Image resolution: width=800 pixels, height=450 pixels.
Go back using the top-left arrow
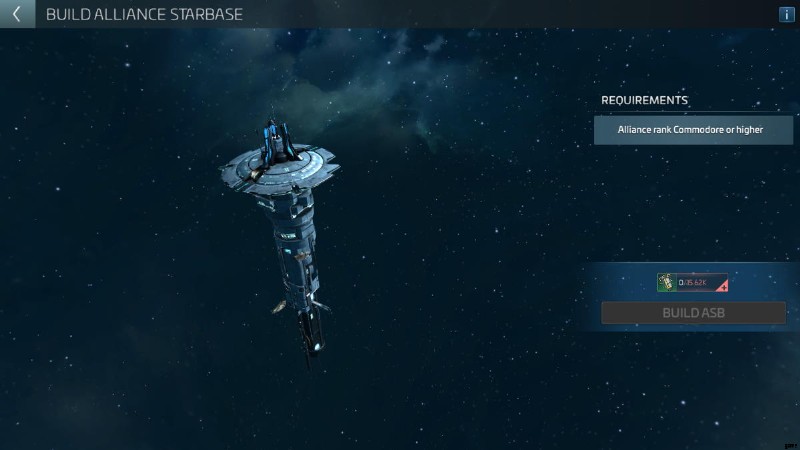[x=16, y=14]
